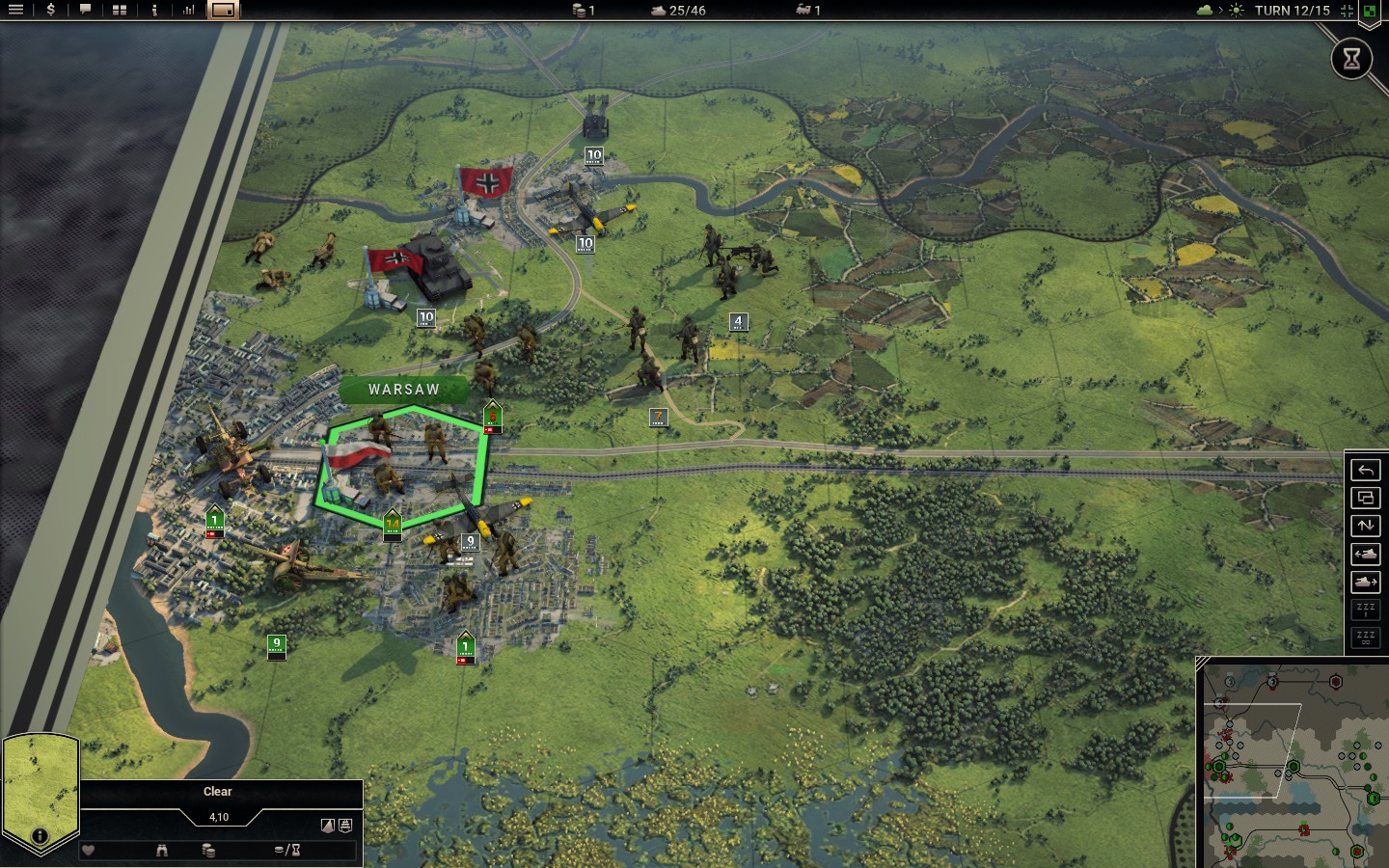
Task: Open the bar chart statistics view
Action: (x=189, y=10)
